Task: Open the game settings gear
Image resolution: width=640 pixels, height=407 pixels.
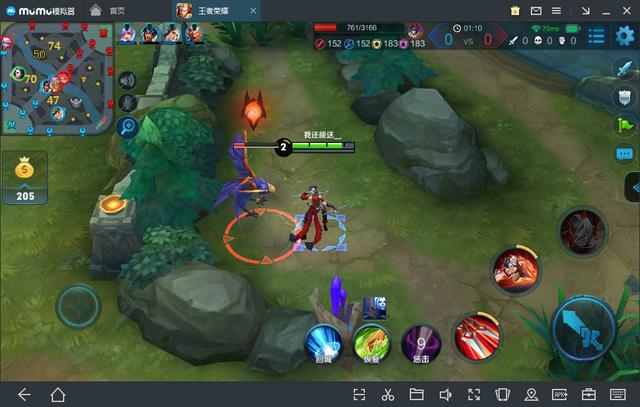Action: 625,37
